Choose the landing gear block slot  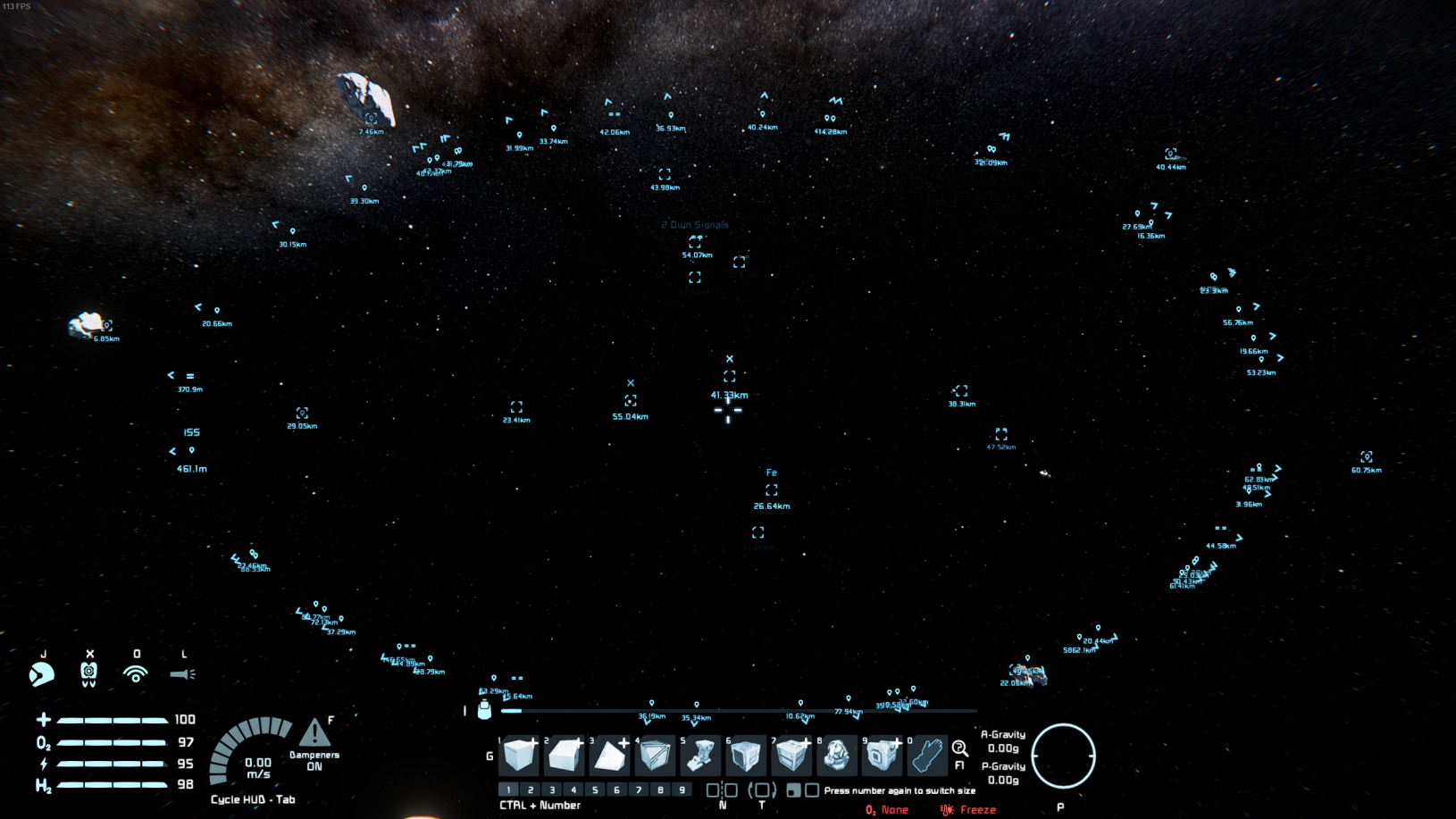point(701,756)
